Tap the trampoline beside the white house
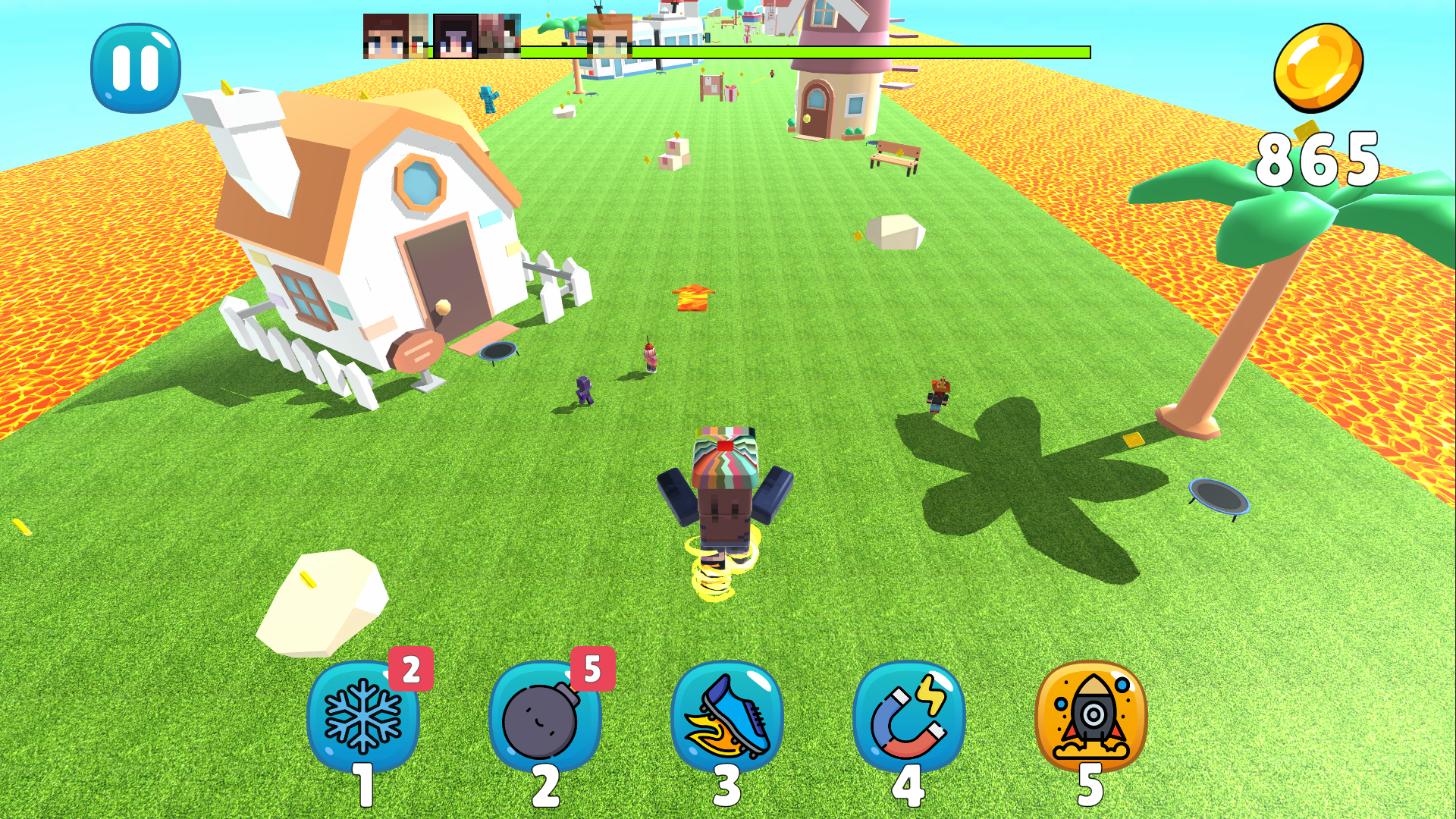Screen dimensions: 1456x819 click(x=497, y=350)
